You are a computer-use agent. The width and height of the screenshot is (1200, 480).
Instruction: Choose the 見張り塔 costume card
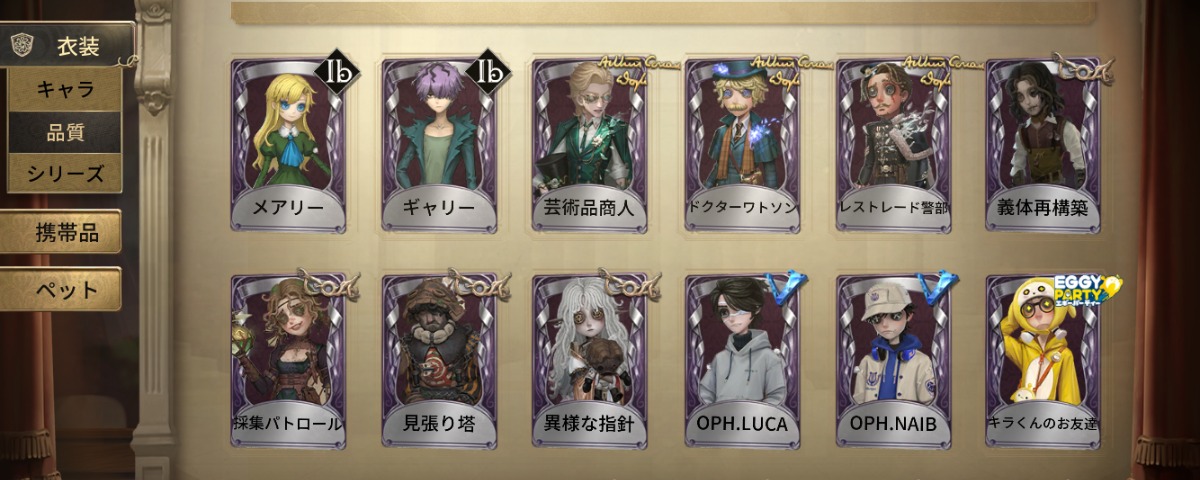point(439,360)
